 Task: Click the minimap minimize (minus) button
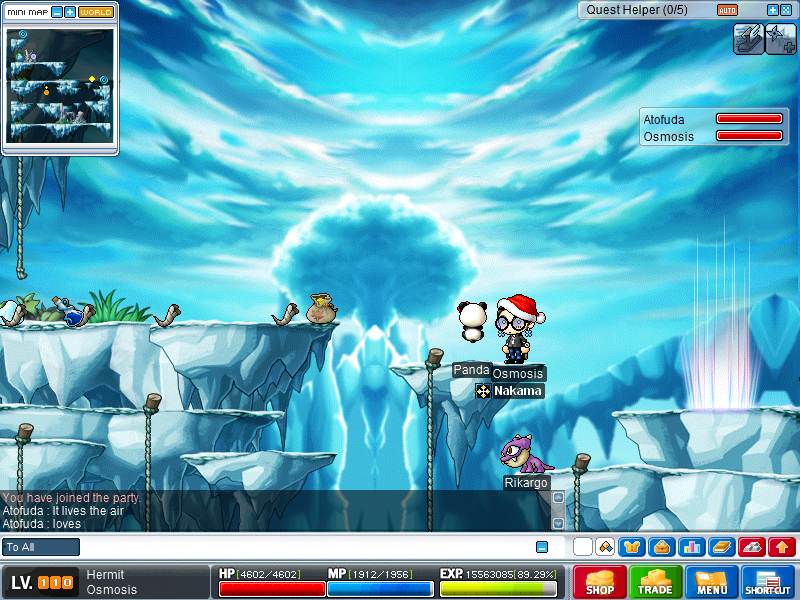tap(56, 12)
